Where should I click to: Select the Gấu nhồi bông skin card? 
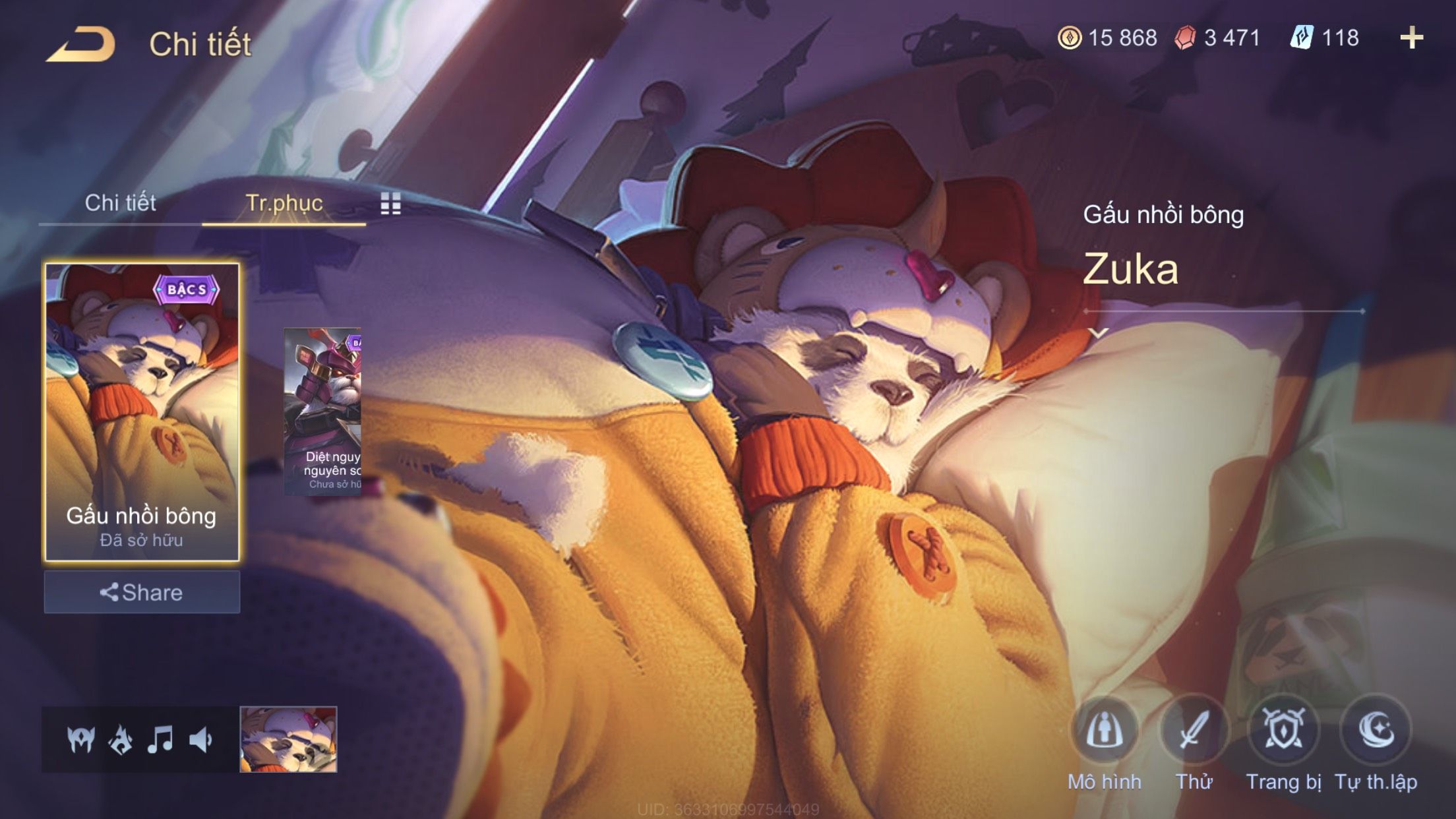[142, 412]
